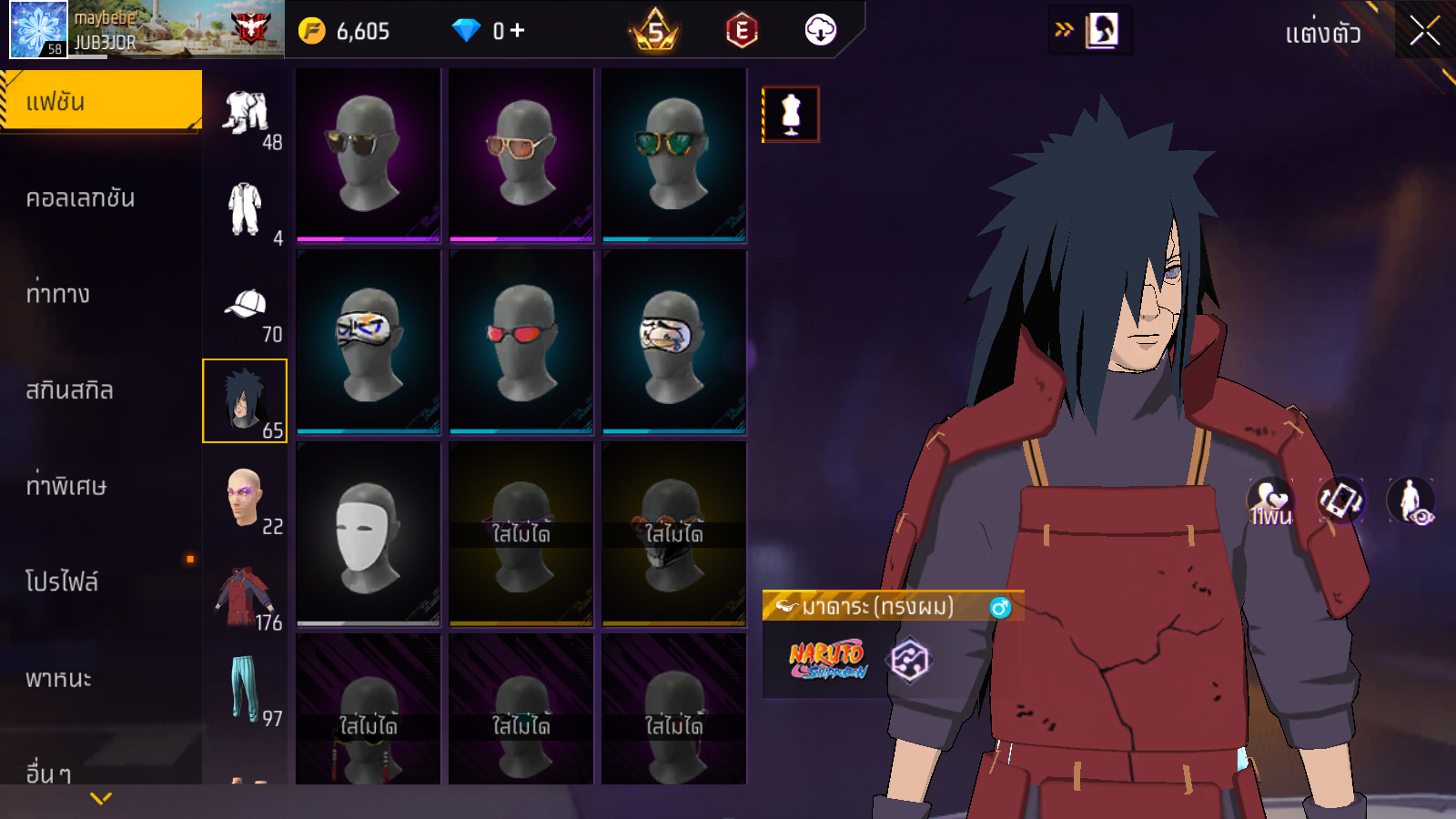Go to the ท่าพิเศษ tab
The width and height of the screenshot is (1456, 819).
[x=66, y=486]
